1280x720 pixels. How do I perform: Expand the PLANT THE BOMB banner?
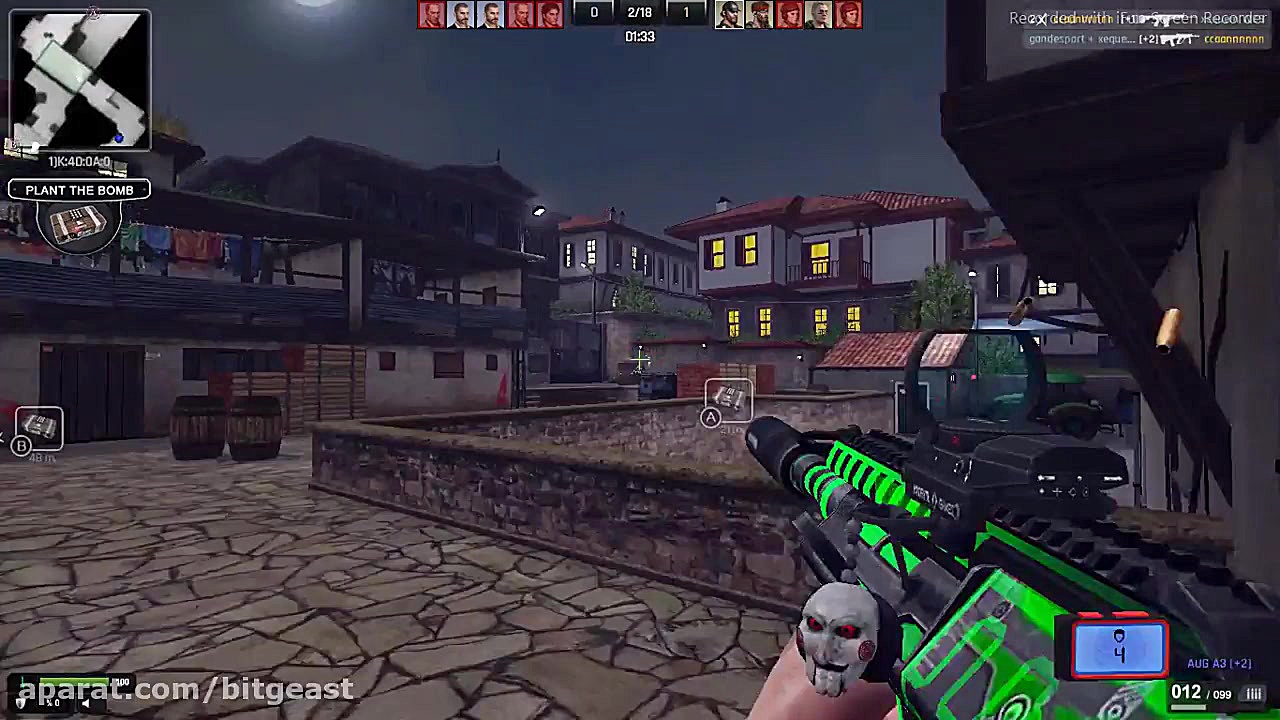tap(79, 190)
